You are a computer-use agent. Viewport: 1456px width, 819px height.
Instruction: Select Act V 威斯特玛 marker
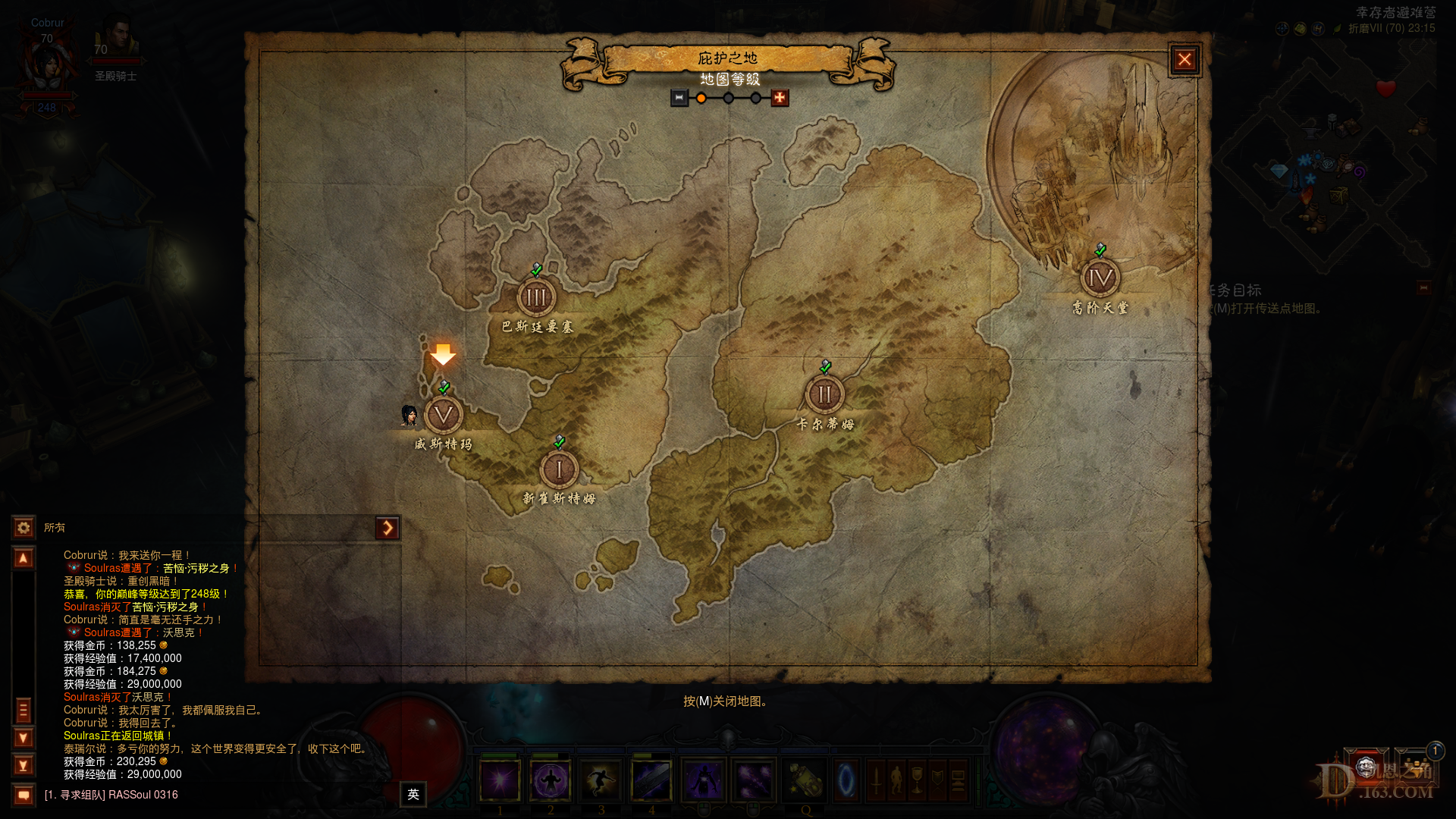[443, 415]
